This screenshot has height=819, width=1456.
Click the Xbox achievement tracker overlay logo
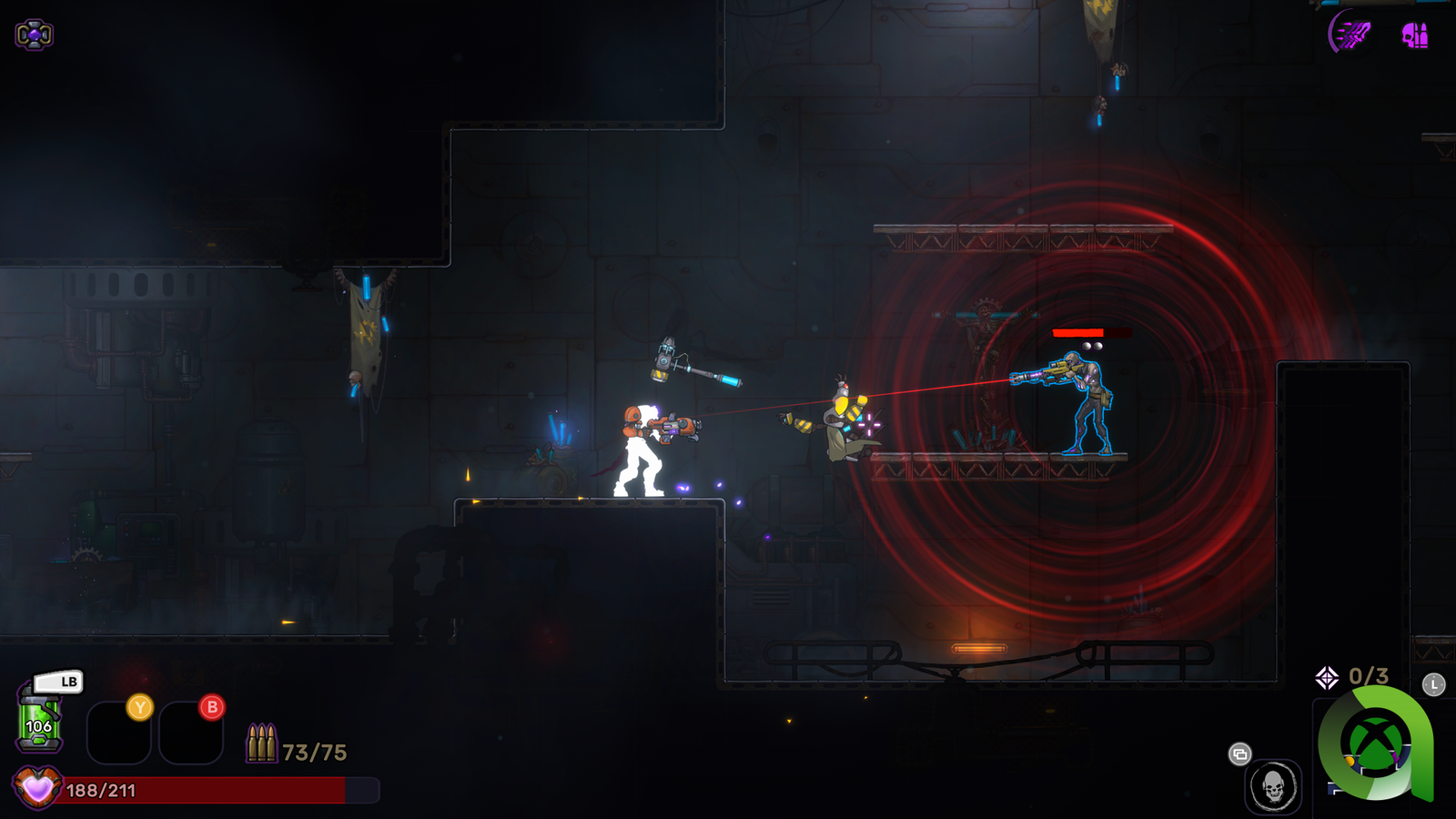pyautogui.click(x=1376, y=742)
